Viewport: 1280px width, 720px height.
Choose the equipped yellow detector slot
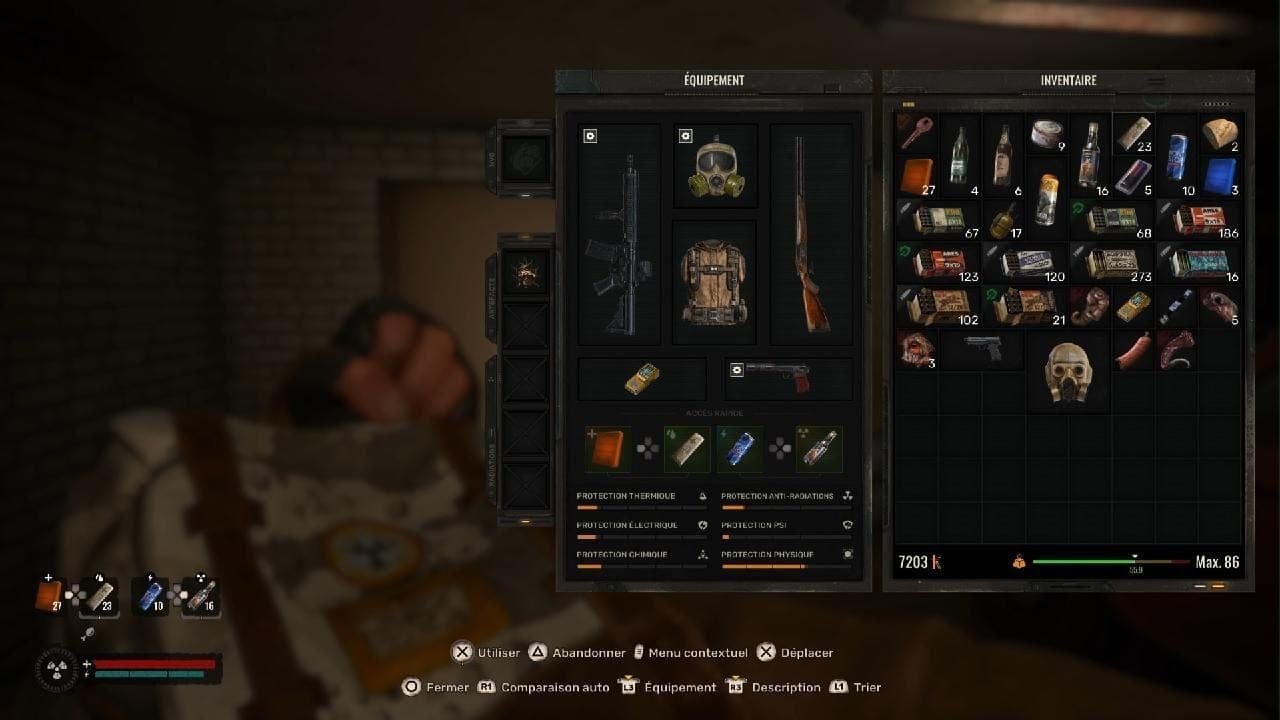pos(642,379)
